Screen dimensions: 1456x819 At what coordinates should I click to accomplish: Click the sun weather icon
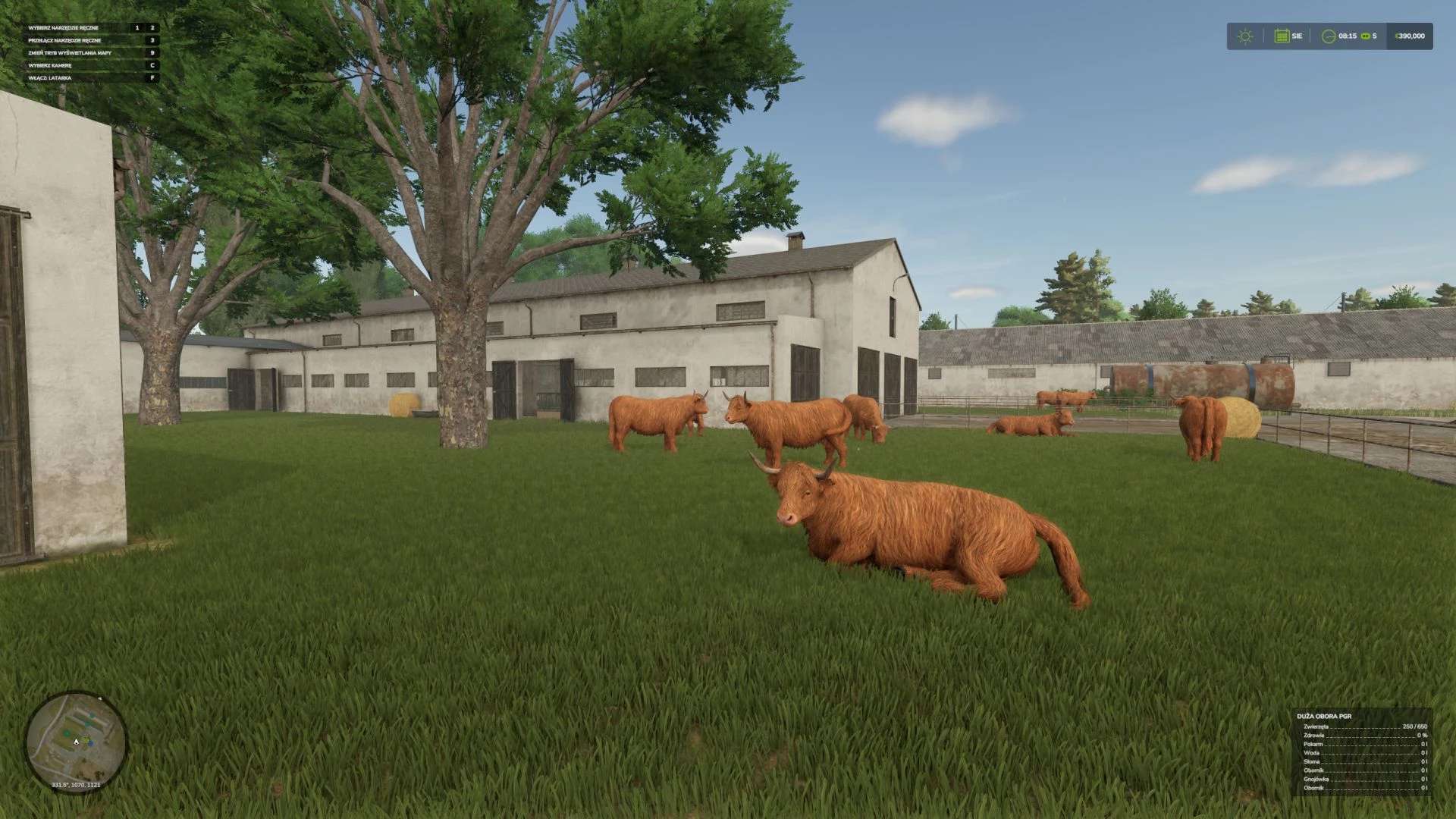(1245, 36)
